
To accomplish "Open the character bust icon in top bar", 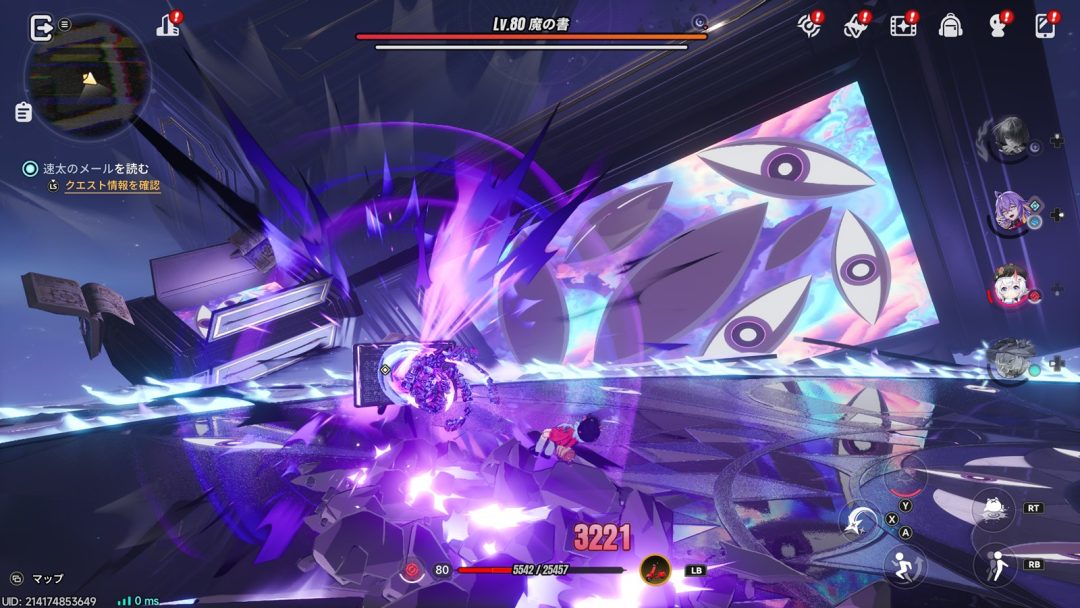I will (x=997, y=27).
